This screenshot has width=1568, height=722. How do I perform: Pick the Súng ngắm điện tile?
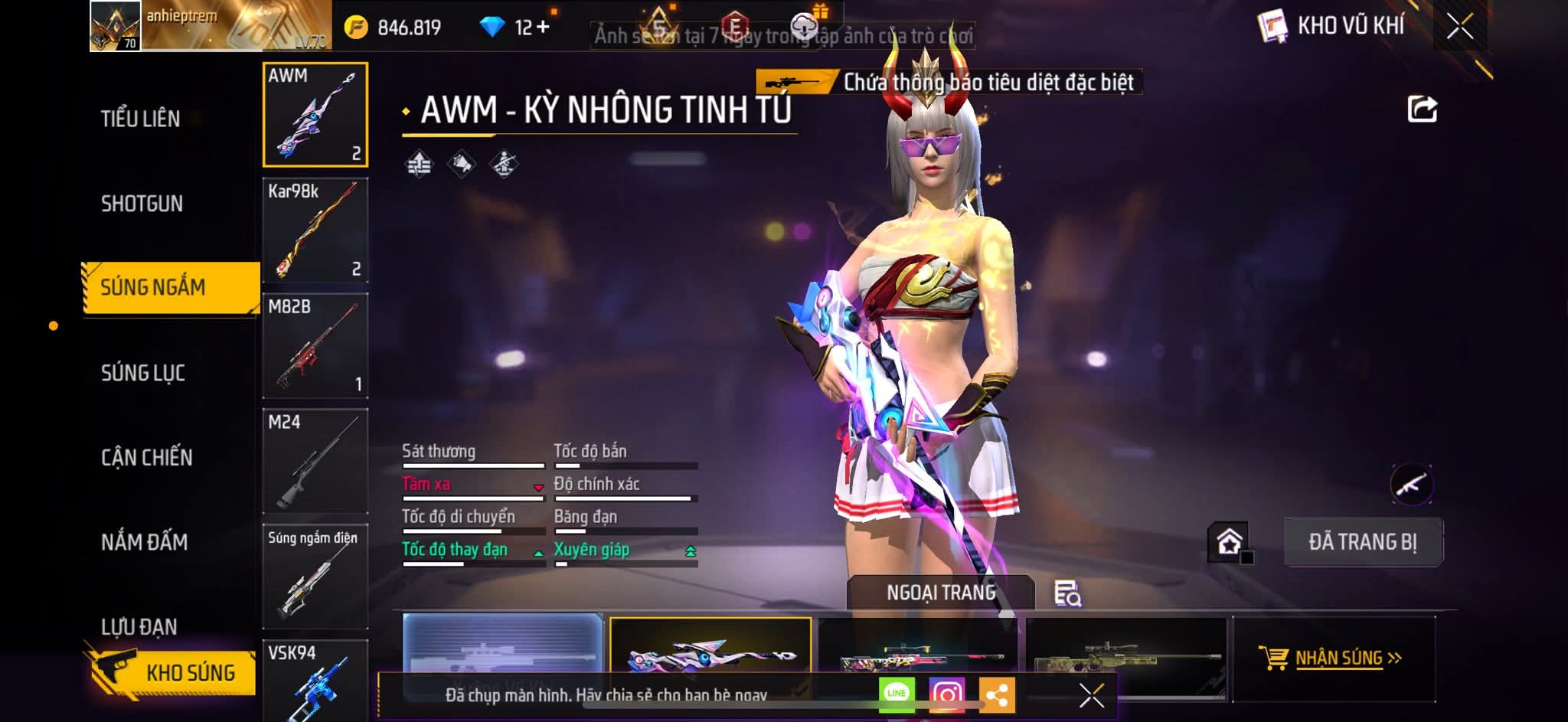[315, 577]
